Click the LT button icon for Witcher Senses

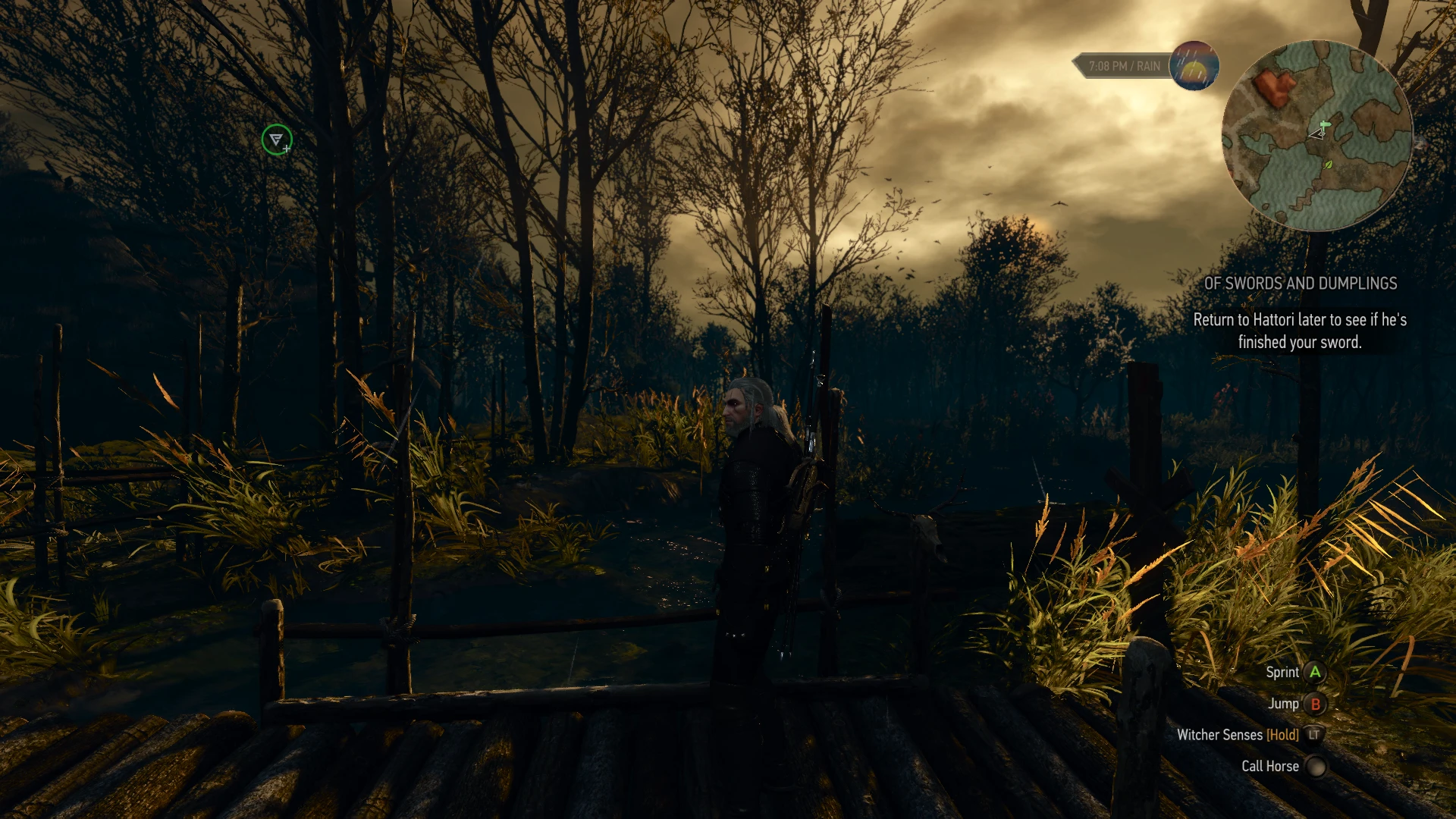1315,735
